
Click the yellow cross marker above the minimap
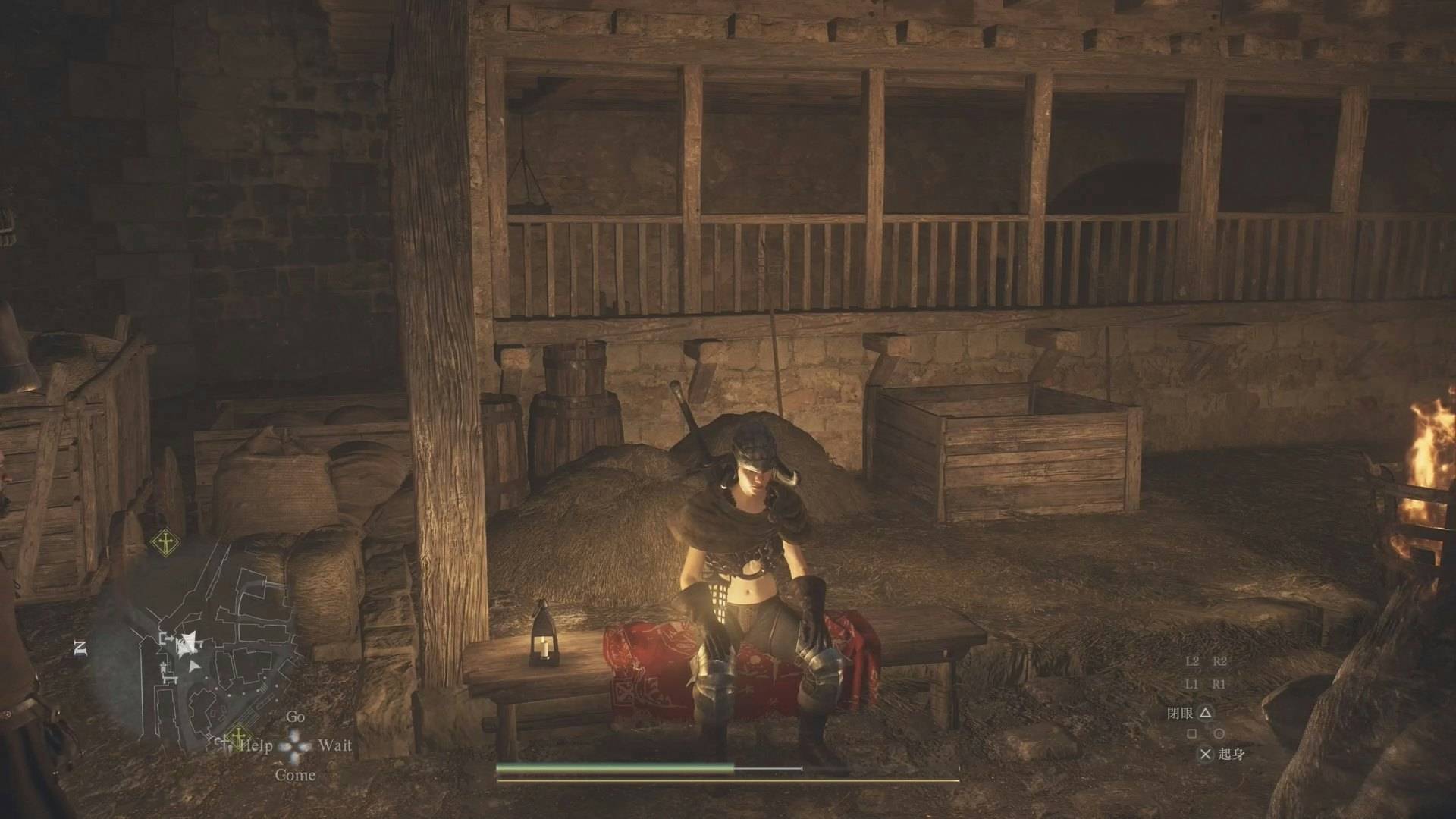(x=164, y=541)
